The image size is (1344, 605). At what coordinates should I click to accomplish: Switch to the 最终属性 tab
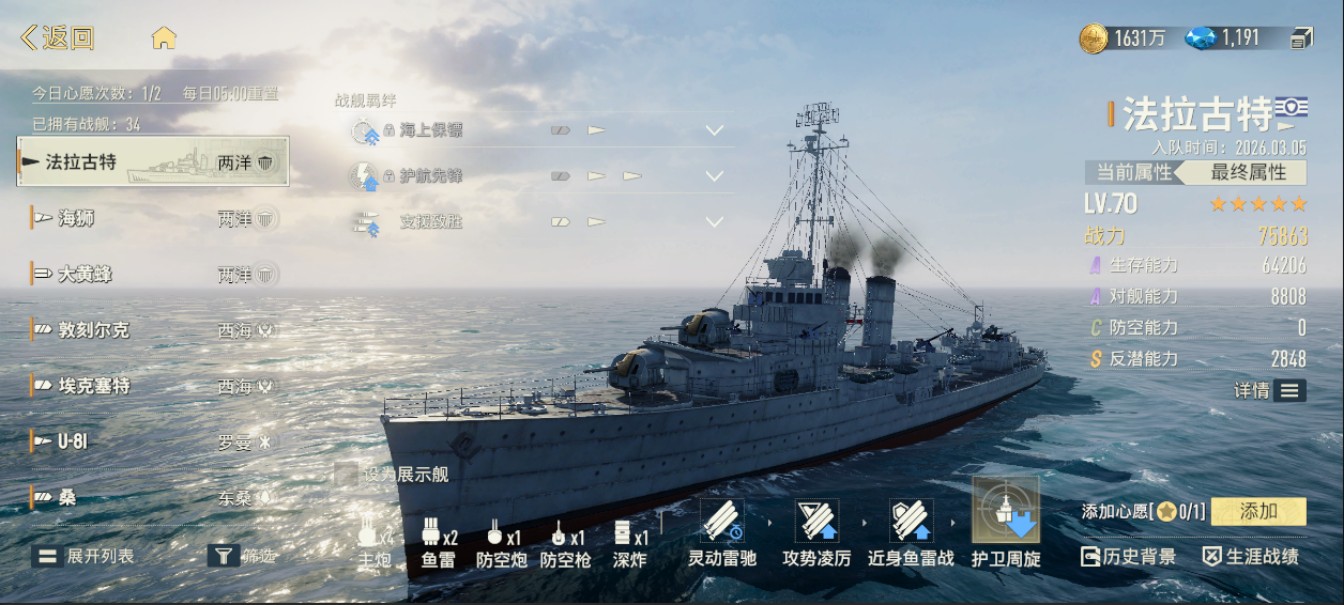click(x=1248, y=172)
